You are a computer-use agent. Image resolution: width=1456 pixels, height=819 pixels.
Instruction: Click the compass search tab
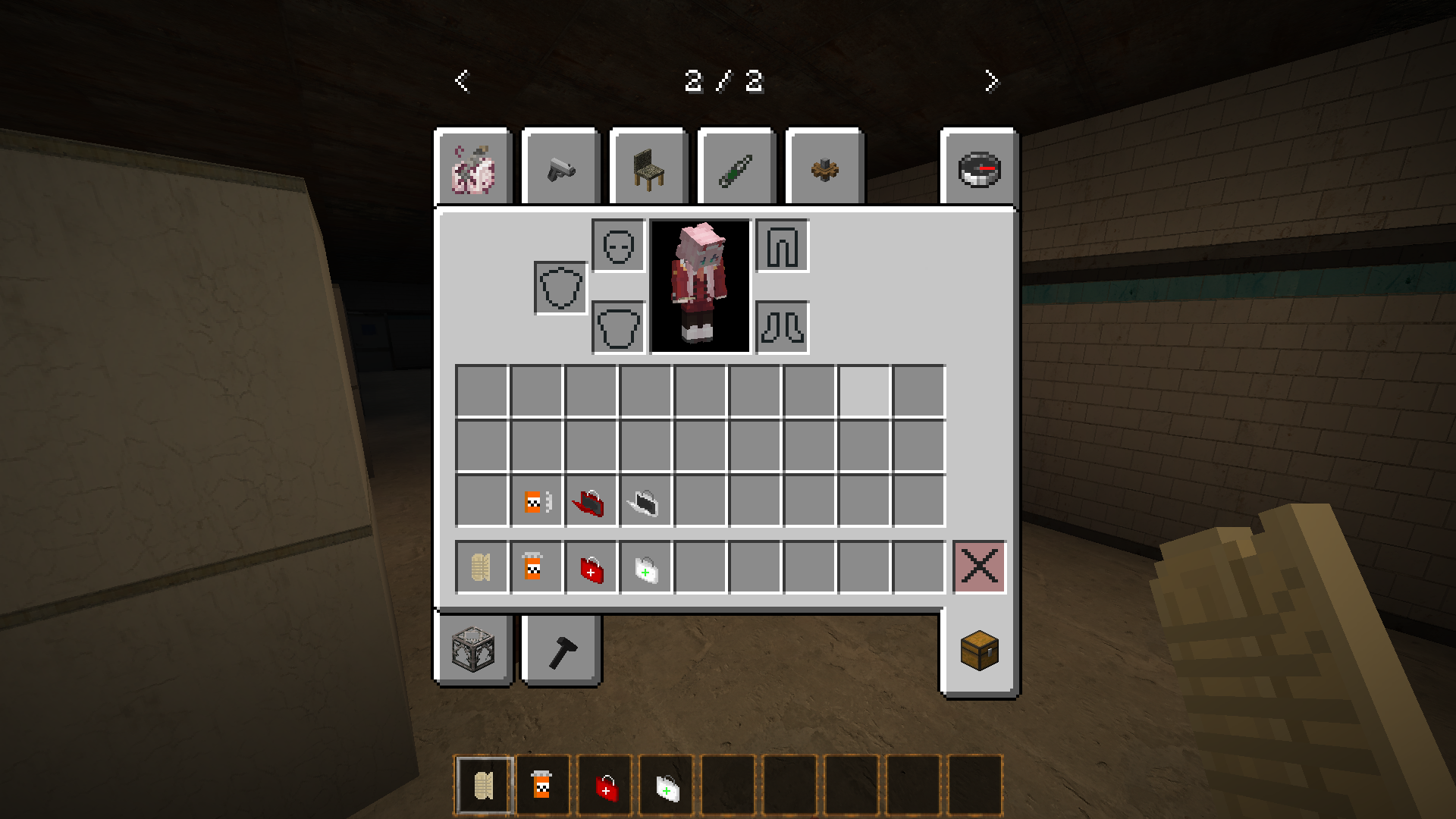978,167
